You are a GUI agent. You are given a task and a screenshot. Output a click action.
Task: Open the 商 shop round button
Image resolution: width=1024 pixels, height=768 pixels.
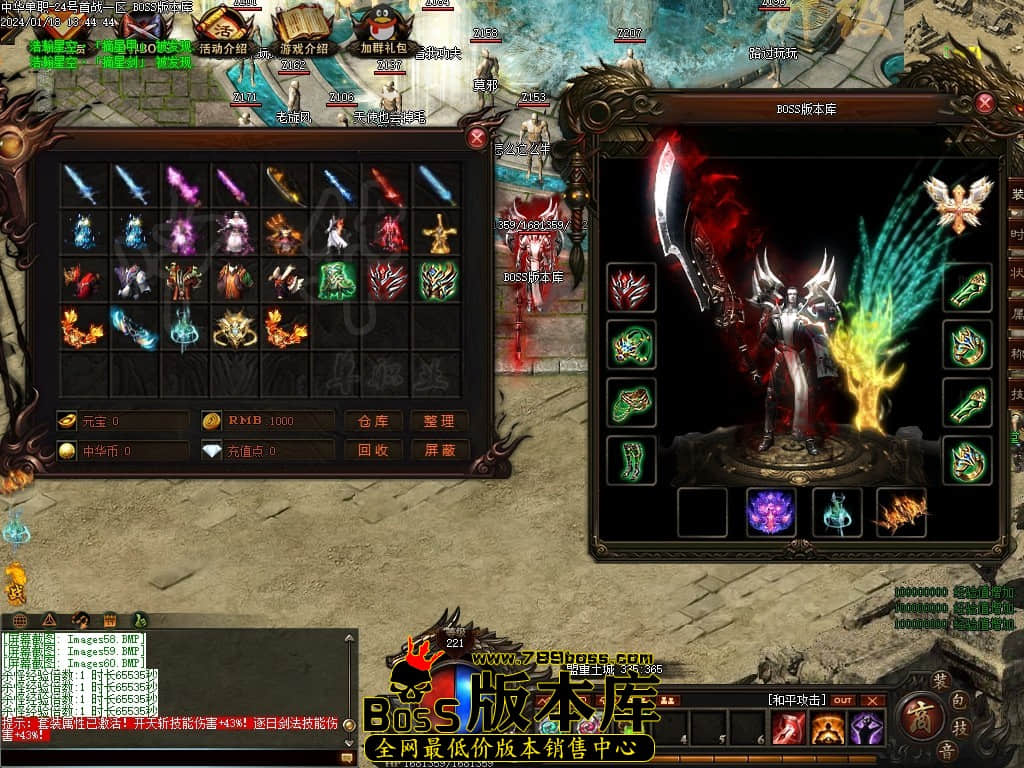[x=916, y=716]
